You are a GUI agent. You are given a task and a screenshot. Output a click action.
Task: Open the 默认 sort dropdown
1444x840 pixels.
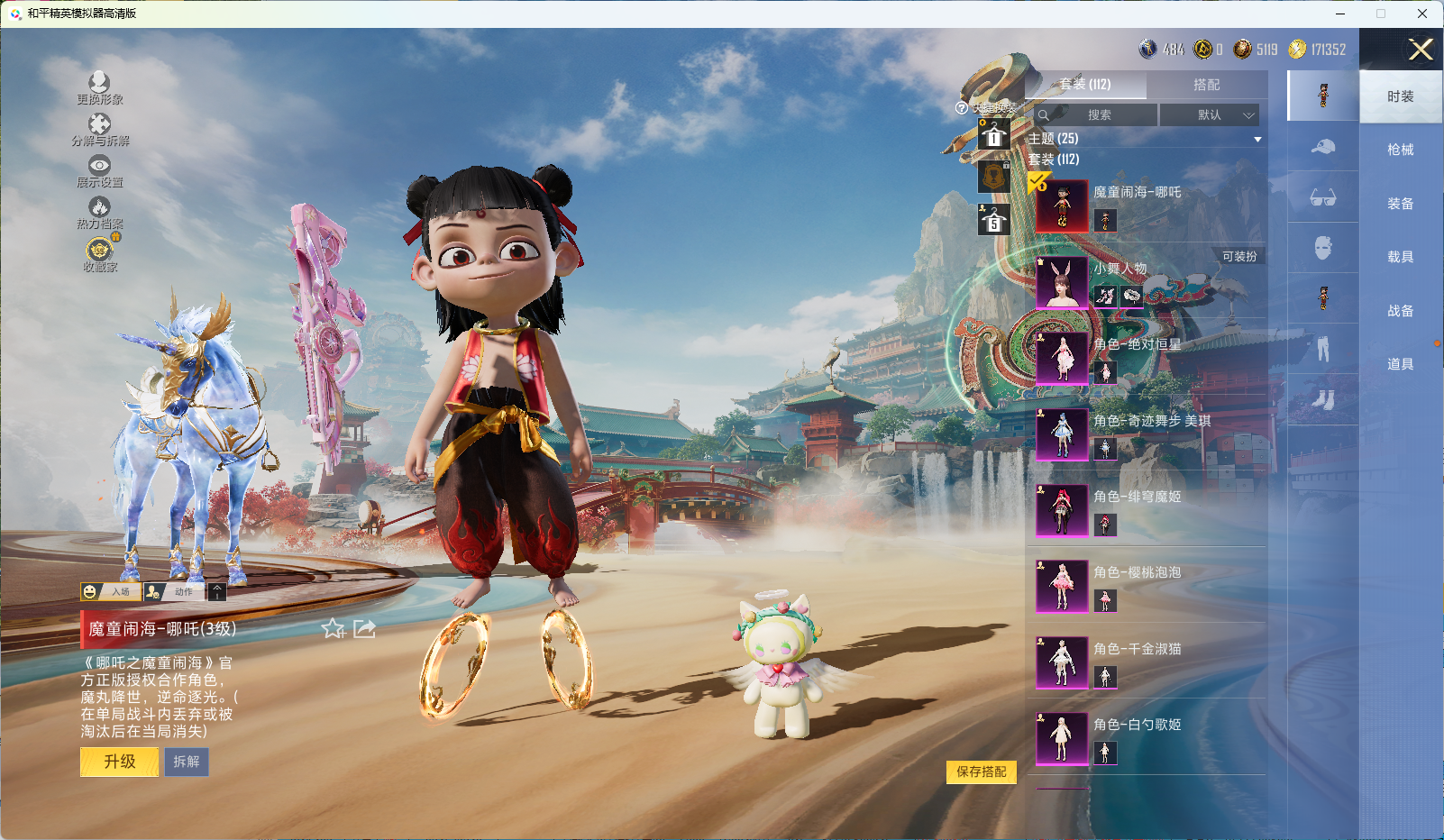1209,115
